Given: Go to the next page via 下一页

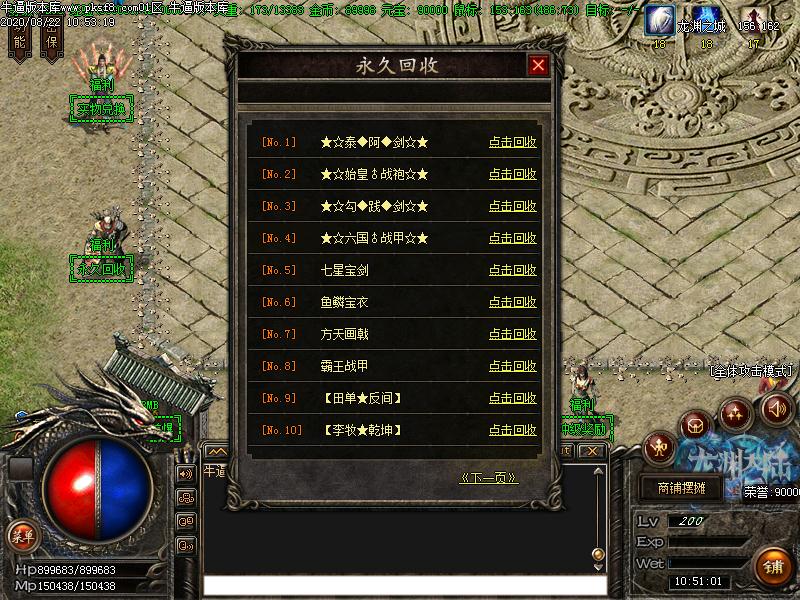Looking at the screenshot, I should click(x=488, y=478).
